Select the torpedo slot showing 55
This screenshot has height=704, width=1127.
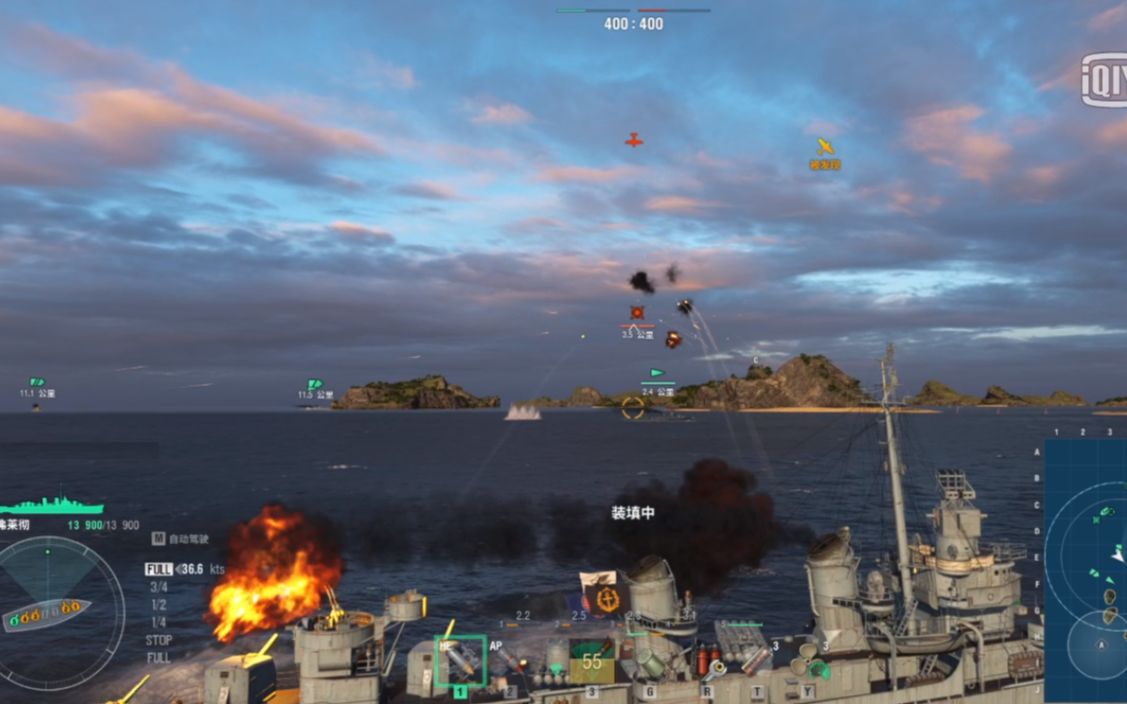tap(592, 661)
